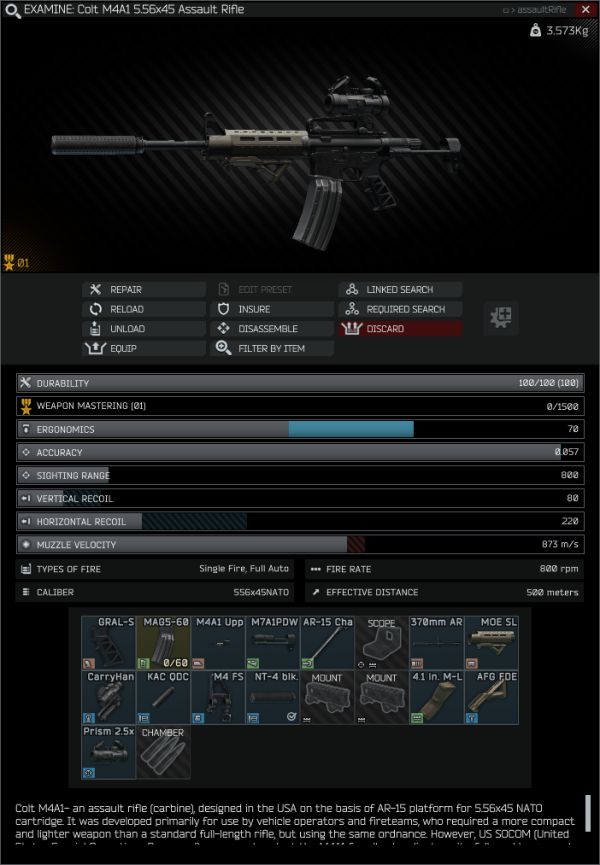600x865 pixels.
Task: Pick the Prism 2.5x scope slot
Action: 109,752
